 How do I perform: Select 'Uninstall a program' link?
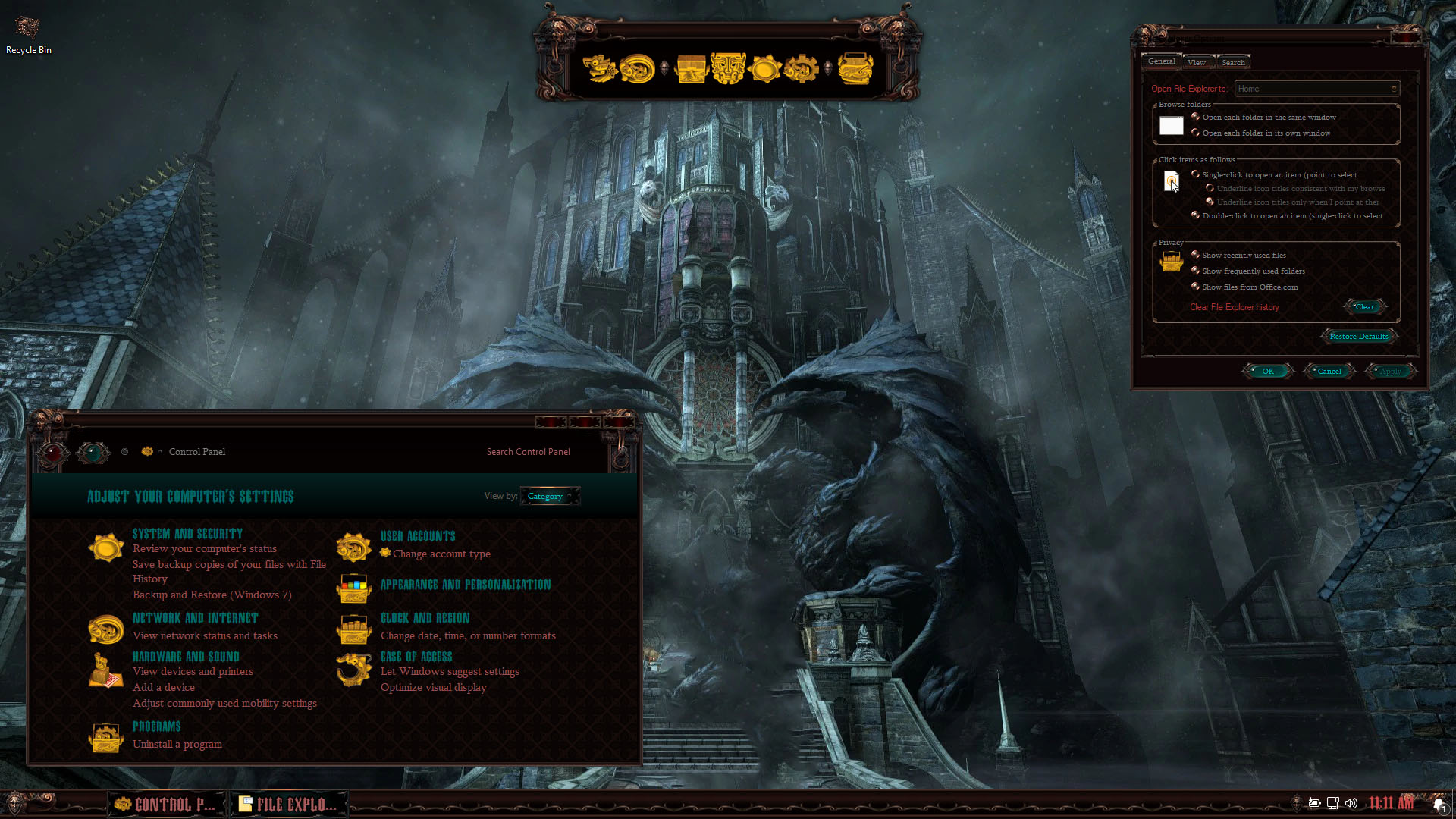177,744
